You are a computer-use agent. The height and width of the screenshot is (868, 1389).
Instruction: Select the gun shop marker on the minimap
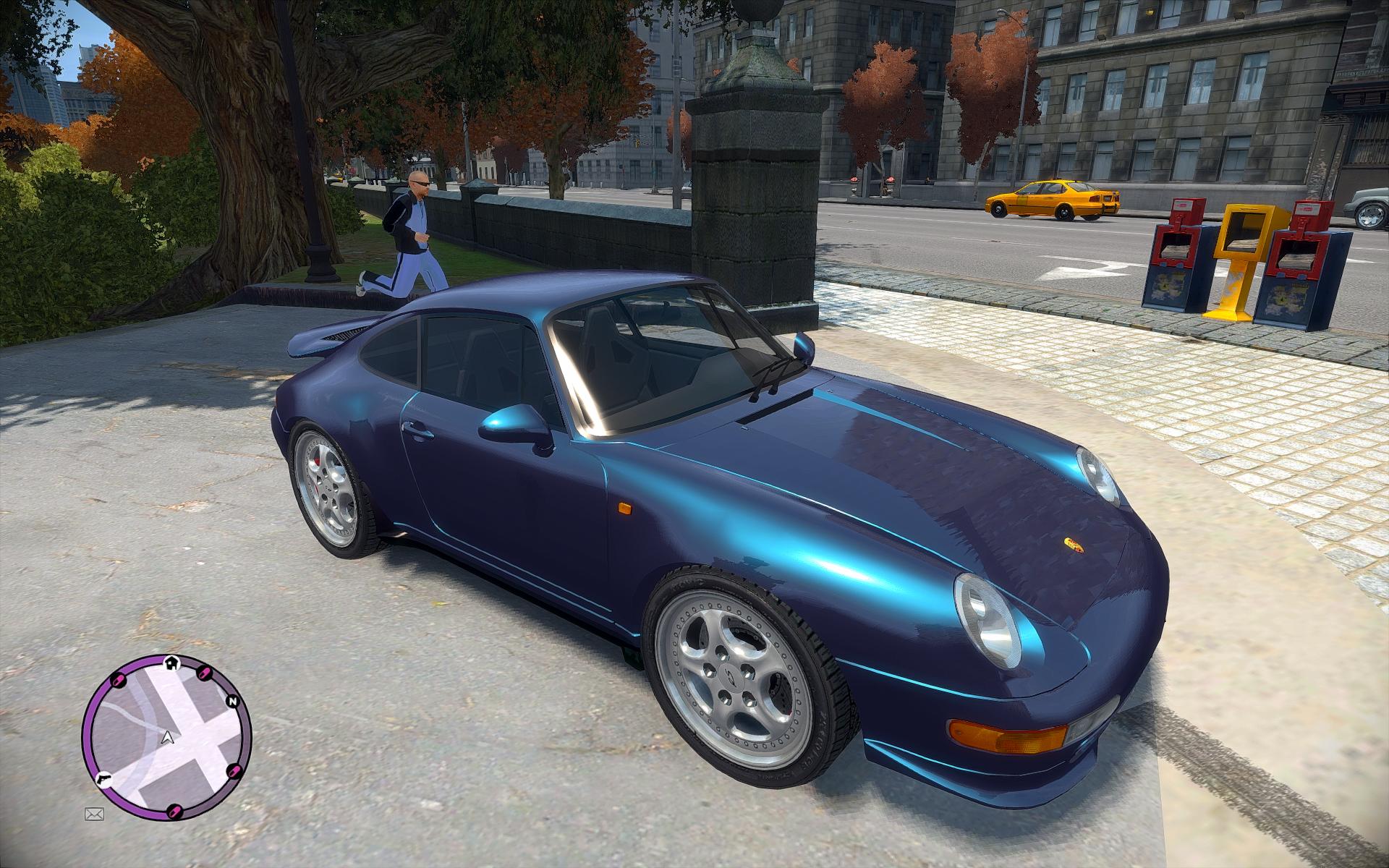[x=101, y=779]
